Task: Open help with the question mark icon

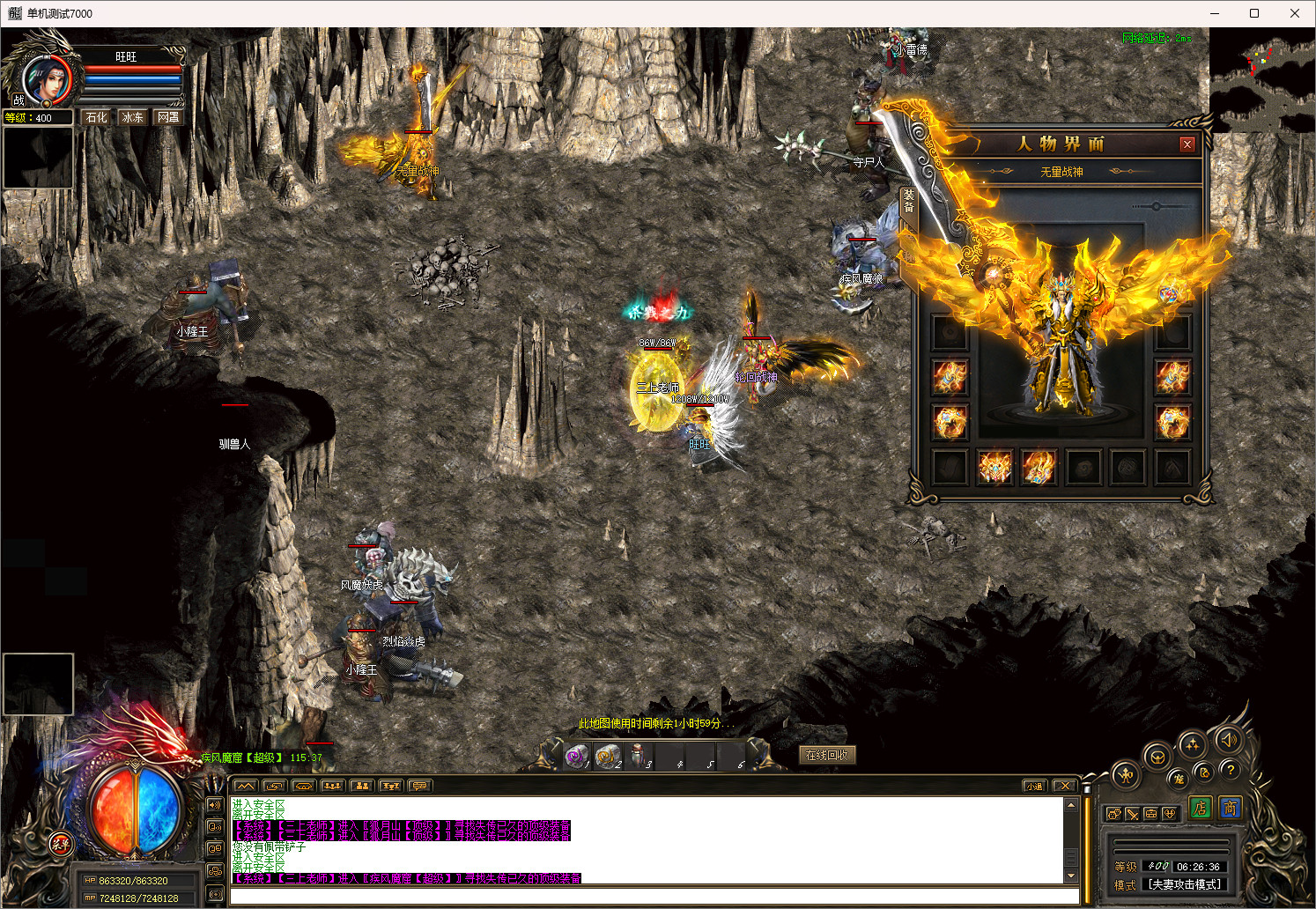Action: (1231, 770)
